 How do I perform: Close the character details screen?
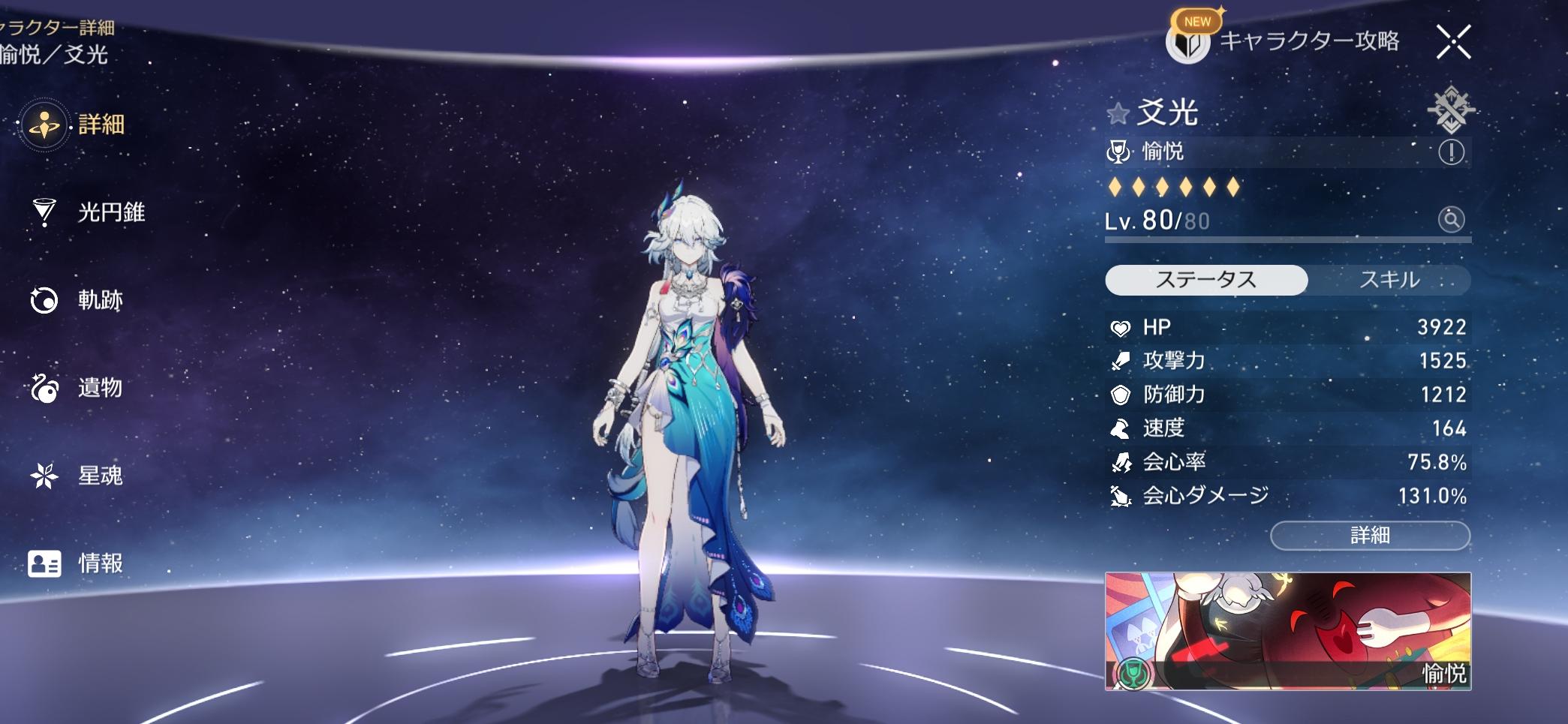1453,41
